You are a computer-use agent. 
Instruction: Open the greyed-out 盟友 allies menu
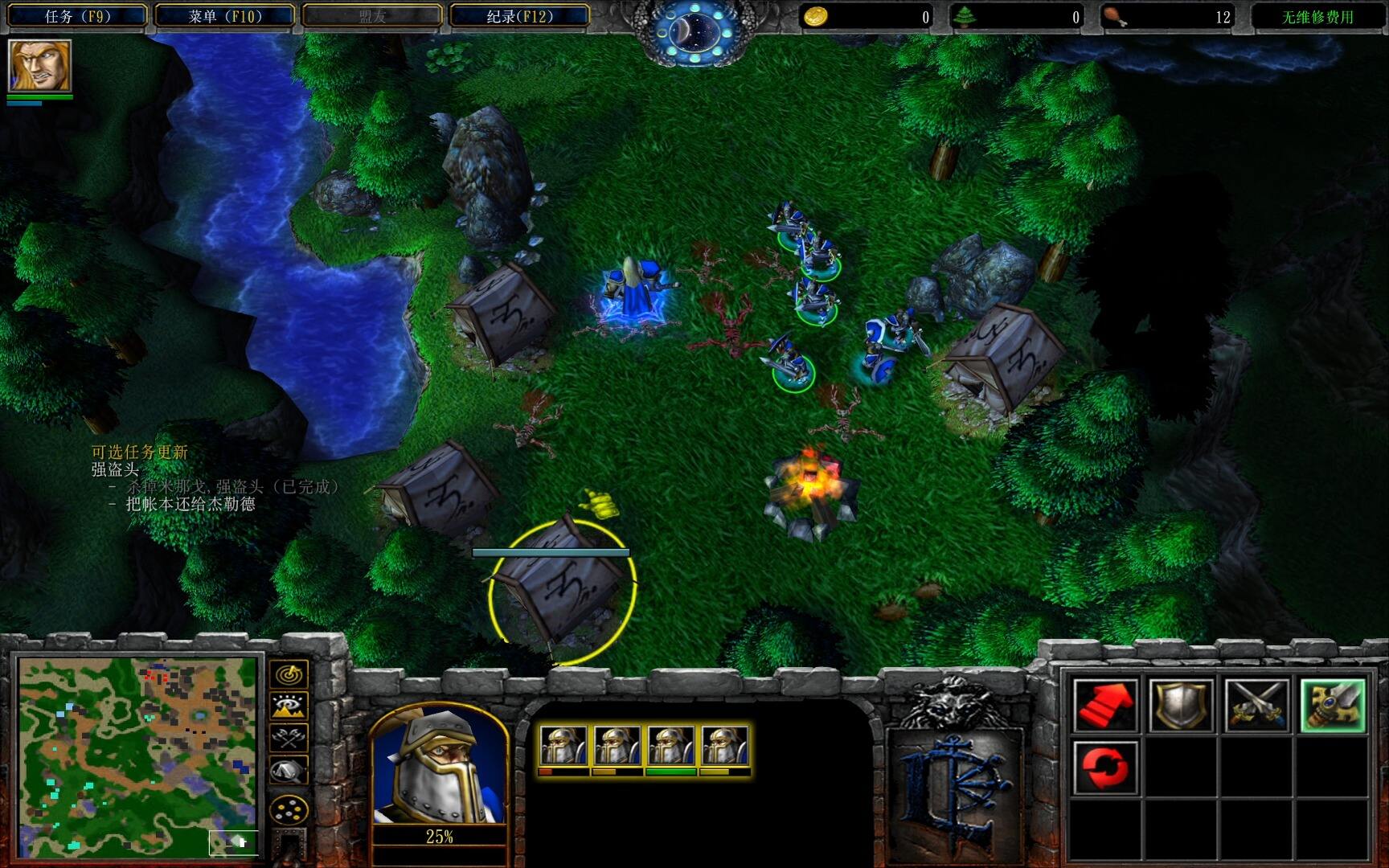372,16
